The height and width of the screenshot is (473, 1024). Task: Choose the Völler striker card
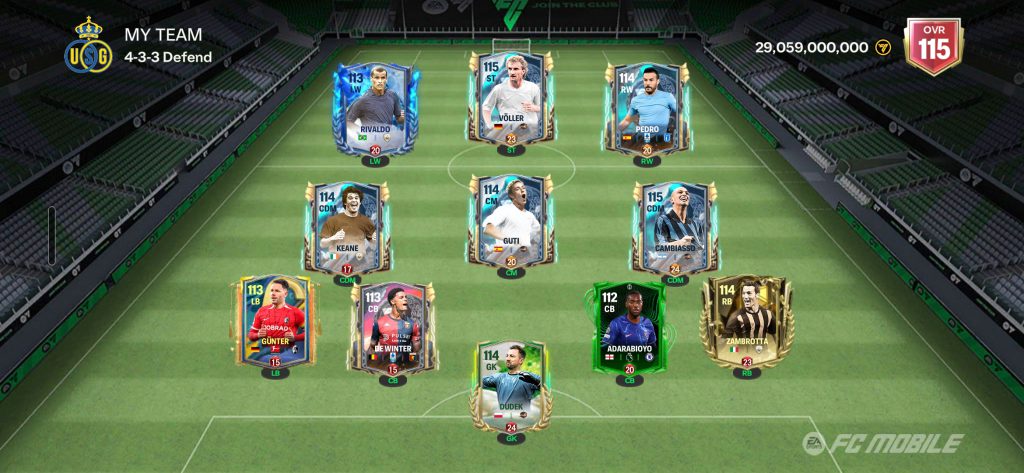click(510, 98)
